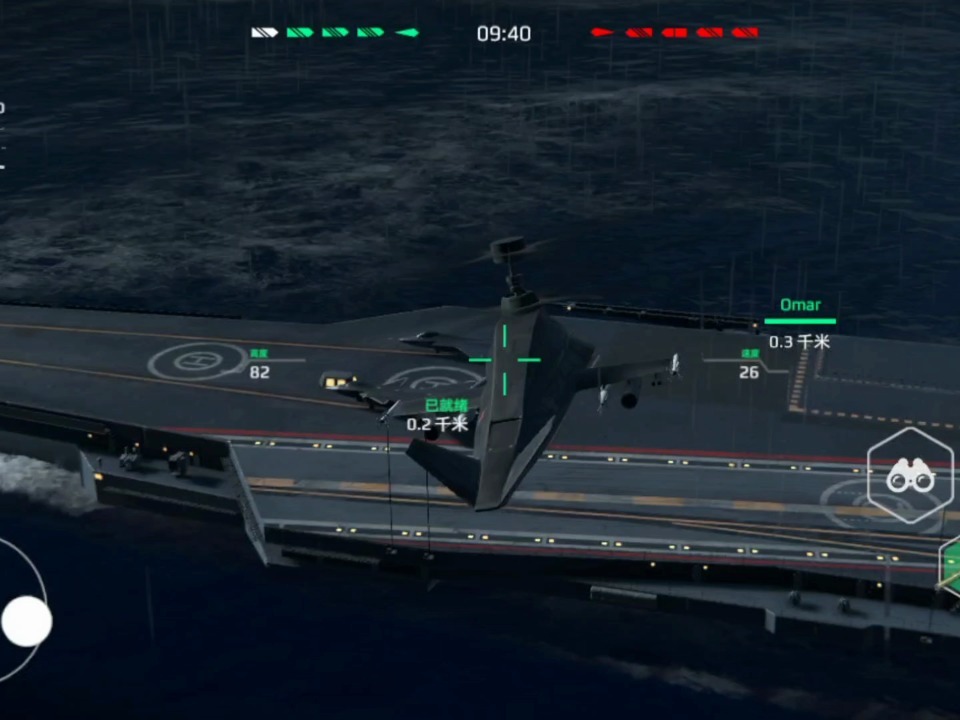This screenshot has width=960, height=720.
Task: Activate the binoculars view button
Action: tap(909, 478)
